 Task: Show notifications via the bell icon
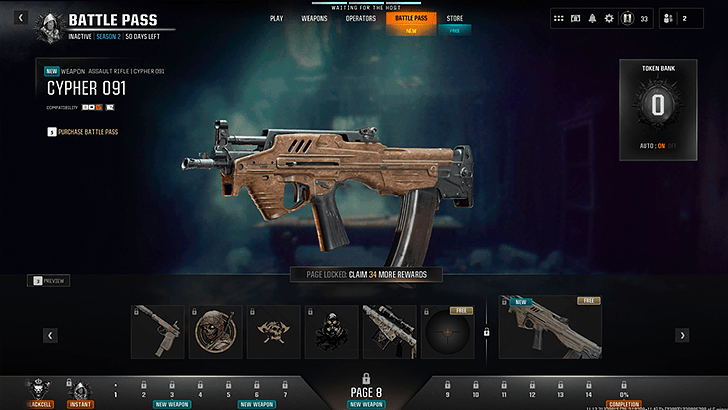pyautogui.click(x=592, y=18)
